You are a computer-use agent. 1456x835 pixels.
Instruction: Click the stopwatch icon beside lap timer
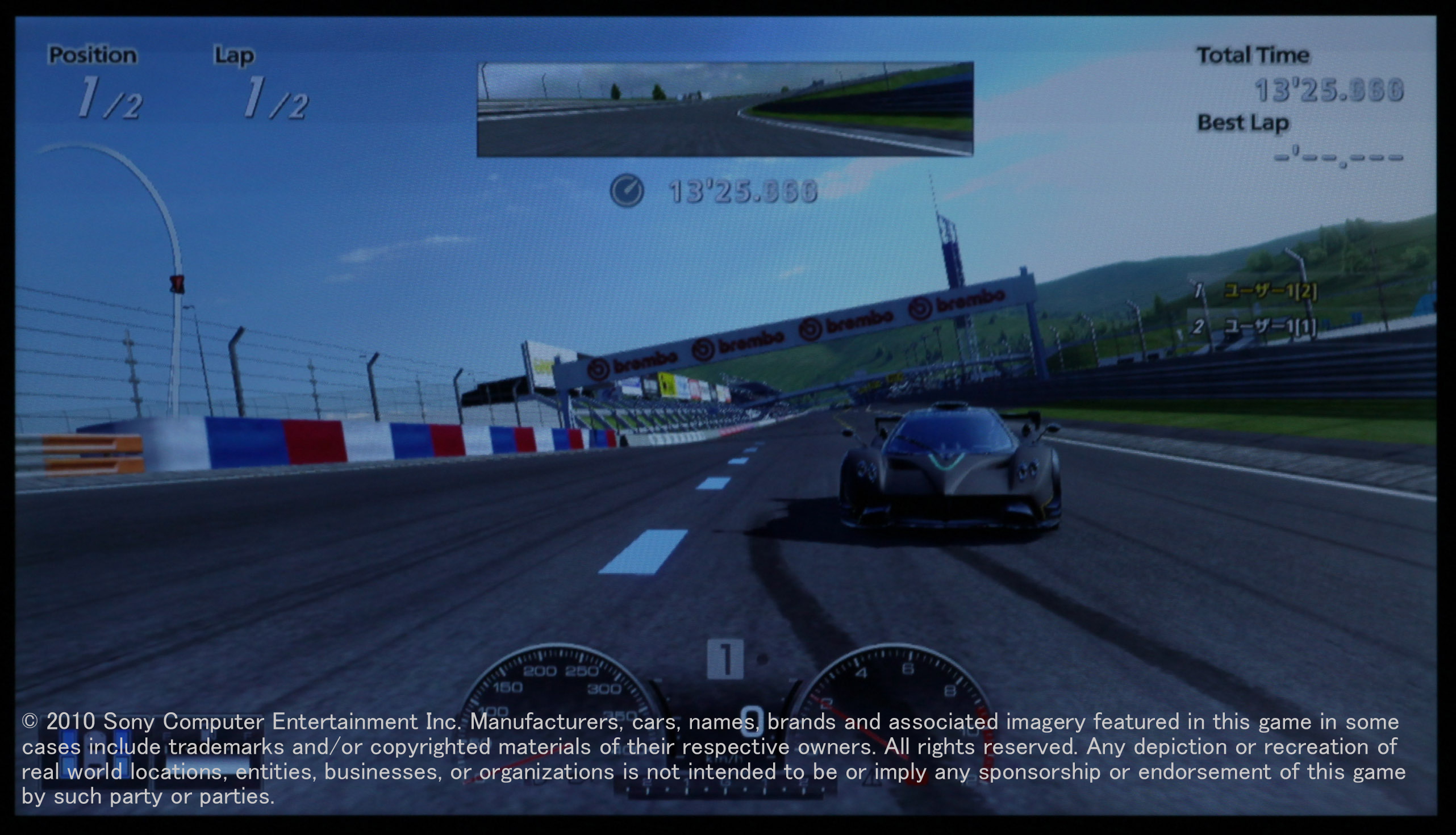pos(627,191)
